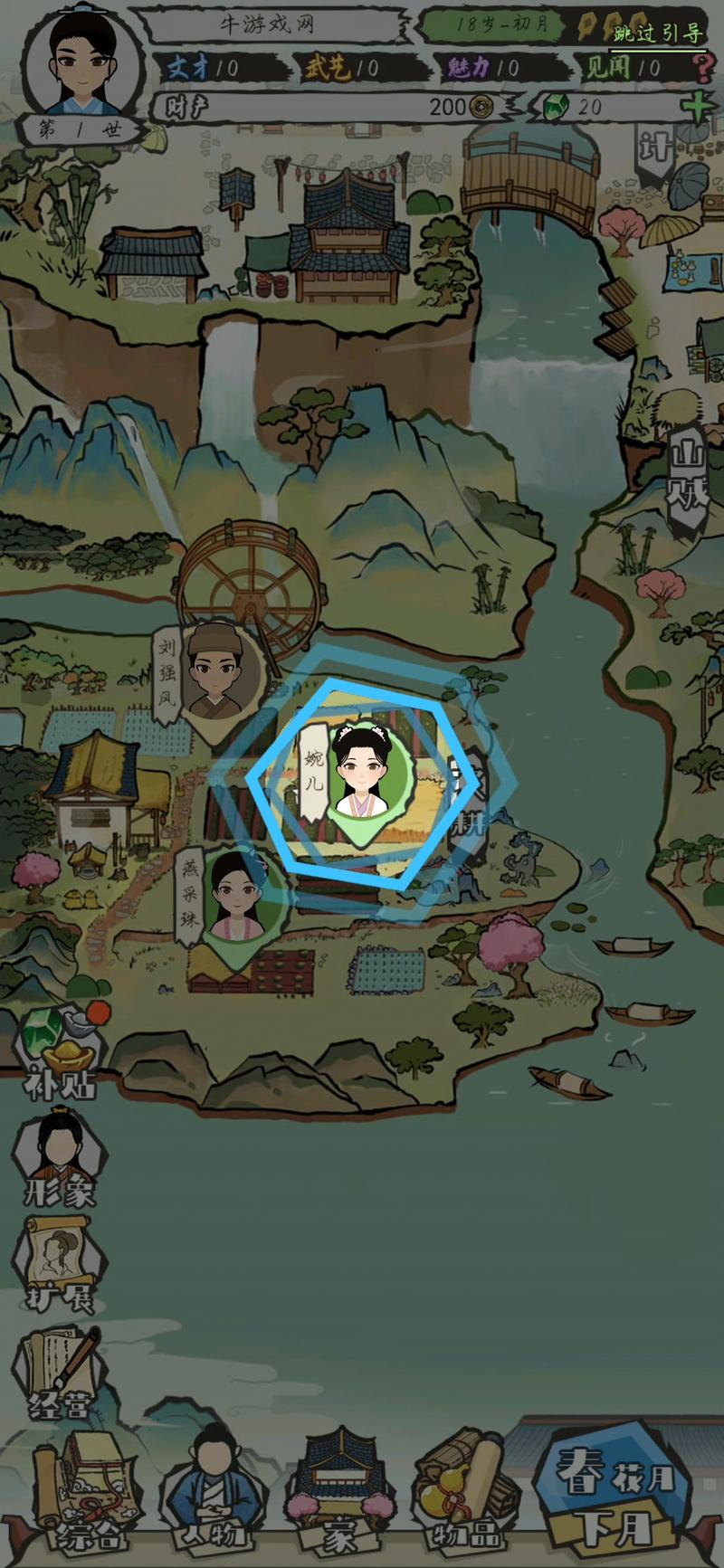Click the red question mark help icon

coord(702,68)
